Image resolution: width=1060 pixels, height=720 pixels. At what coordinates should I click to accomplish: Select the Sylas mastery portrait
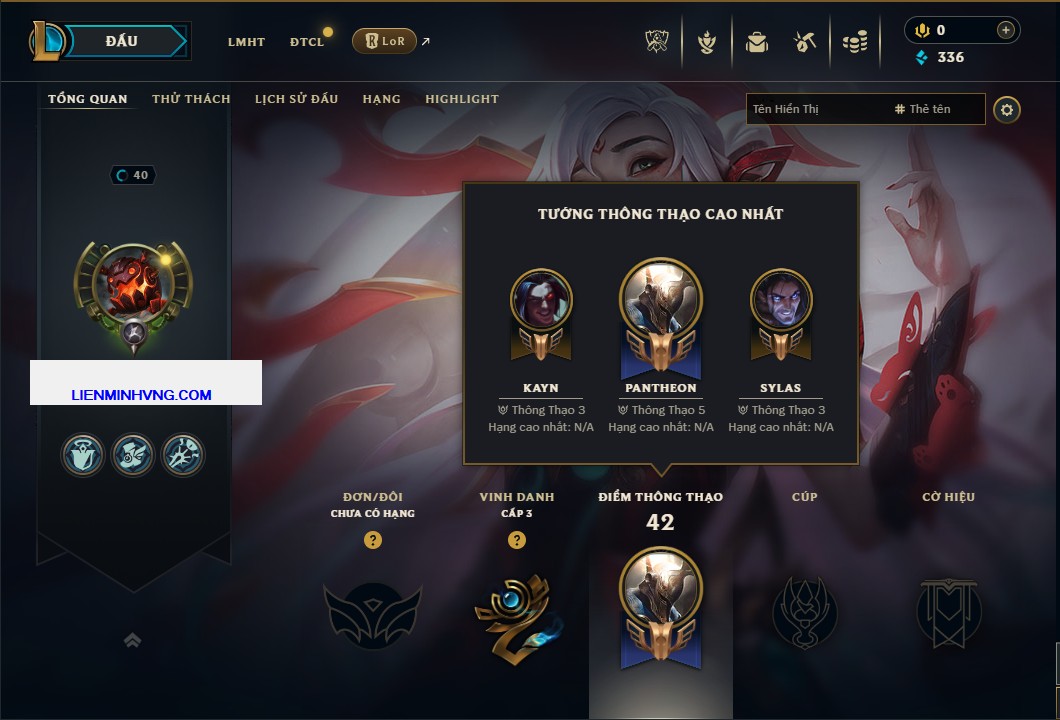[x=780, y=301]
